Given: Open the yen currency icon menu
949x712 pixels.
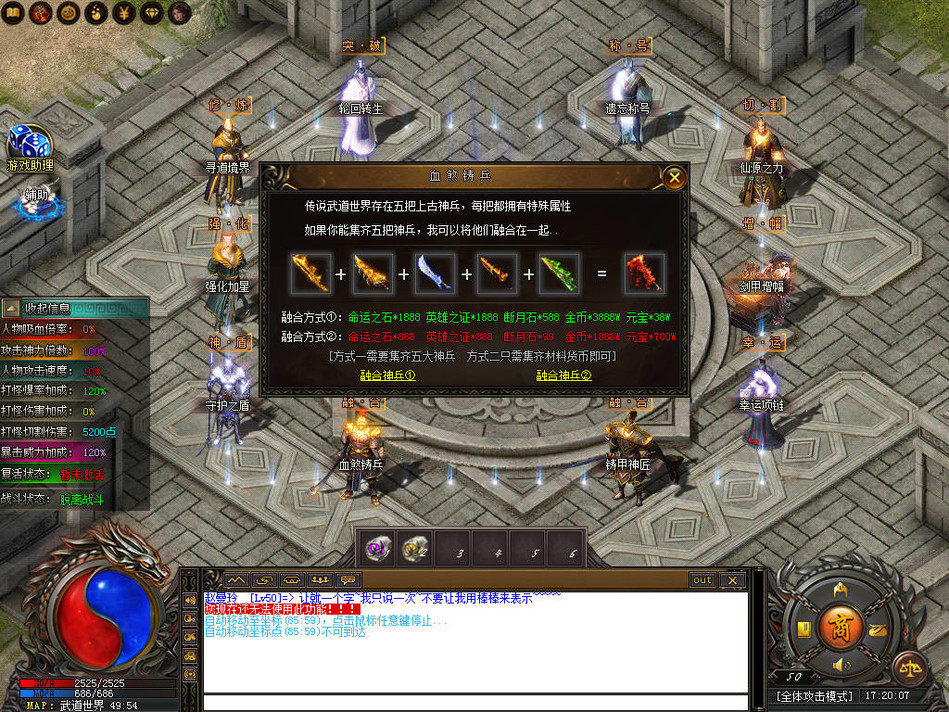Looking at the screenshot, I should [124, 12].
